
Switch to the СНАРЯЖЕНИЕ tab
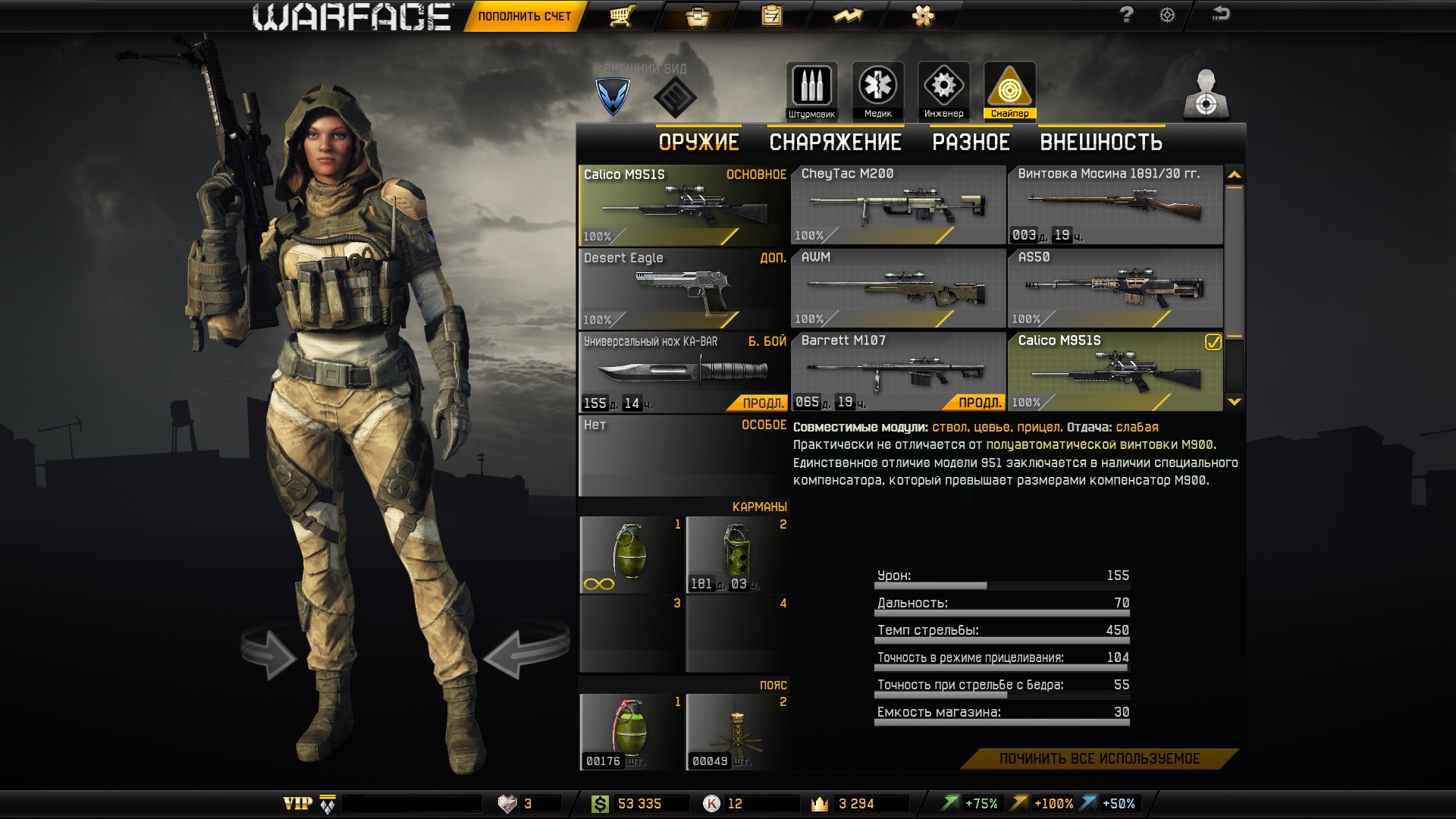click(x=835, y=143)
